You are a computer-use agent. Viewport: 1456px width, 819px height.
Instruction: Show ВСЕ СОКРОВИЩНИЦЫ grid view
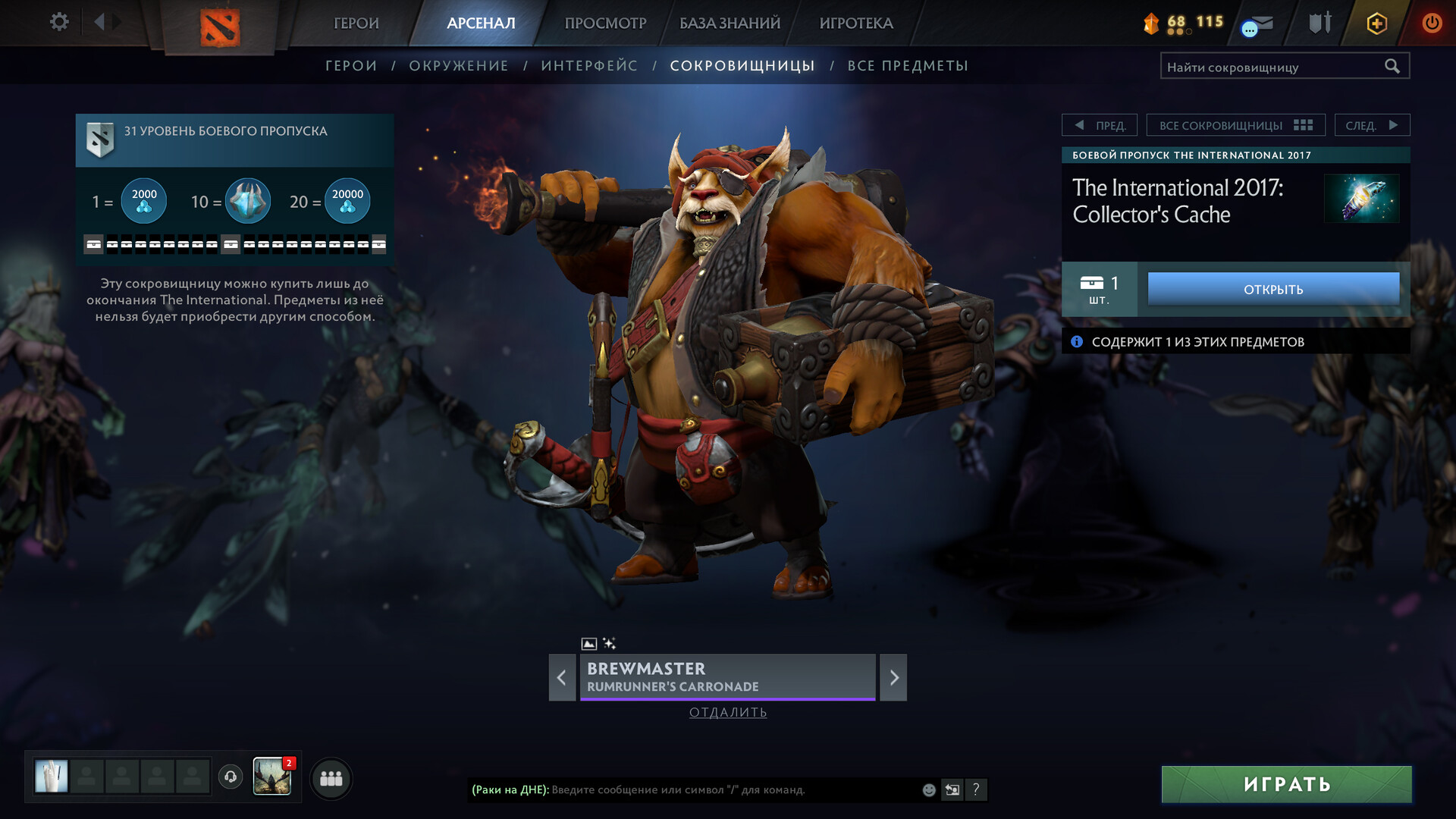tap(1235, 125)
